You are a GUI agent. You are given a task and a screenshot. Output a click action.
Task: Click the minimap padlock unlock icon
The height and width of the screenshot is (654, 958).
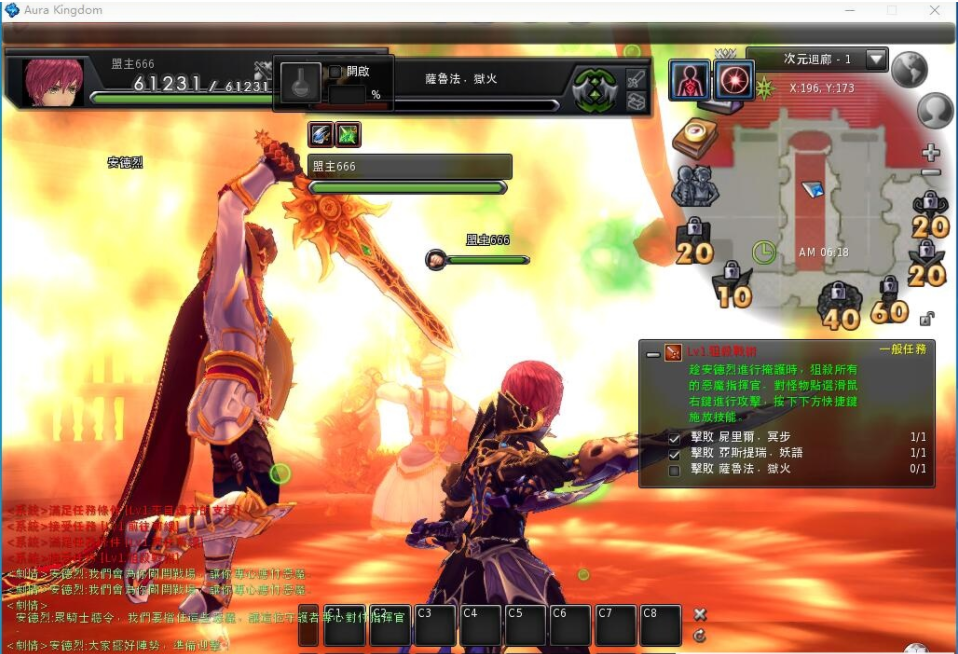(927, 319)
